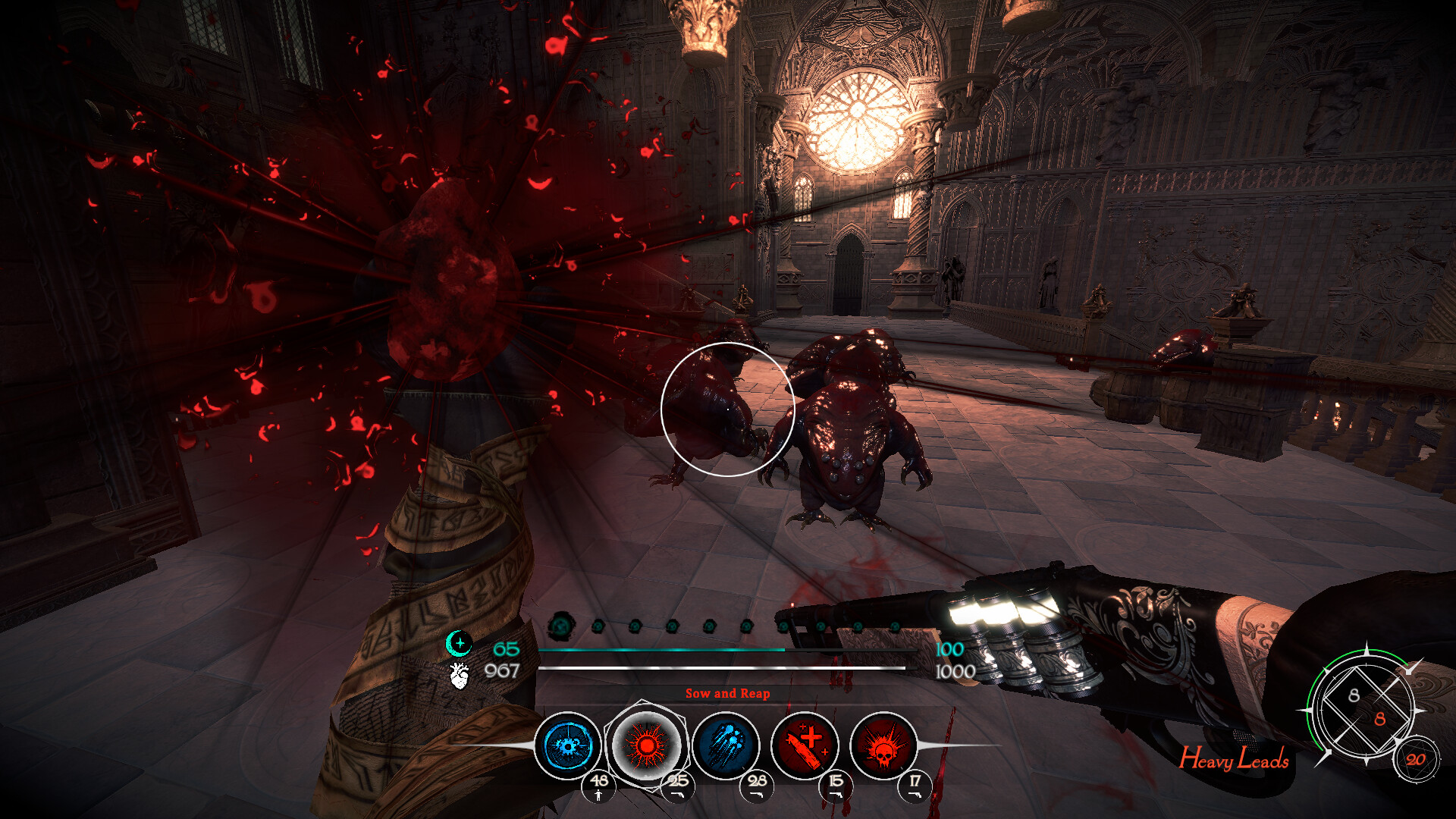Viewport: 1456px width, 819px height.
Task: Use the blue falling orbs ability
Action: click(x=726, y=745)
